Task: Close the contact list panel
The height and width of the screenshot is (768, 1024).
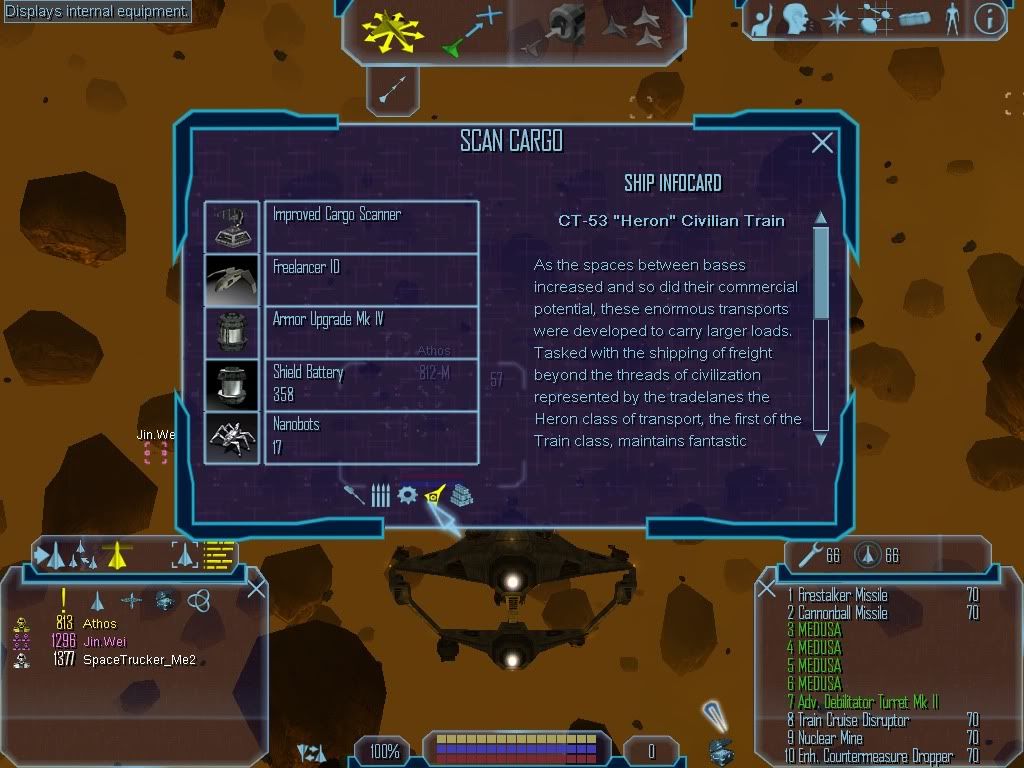Action: click(x=256, y=588)
